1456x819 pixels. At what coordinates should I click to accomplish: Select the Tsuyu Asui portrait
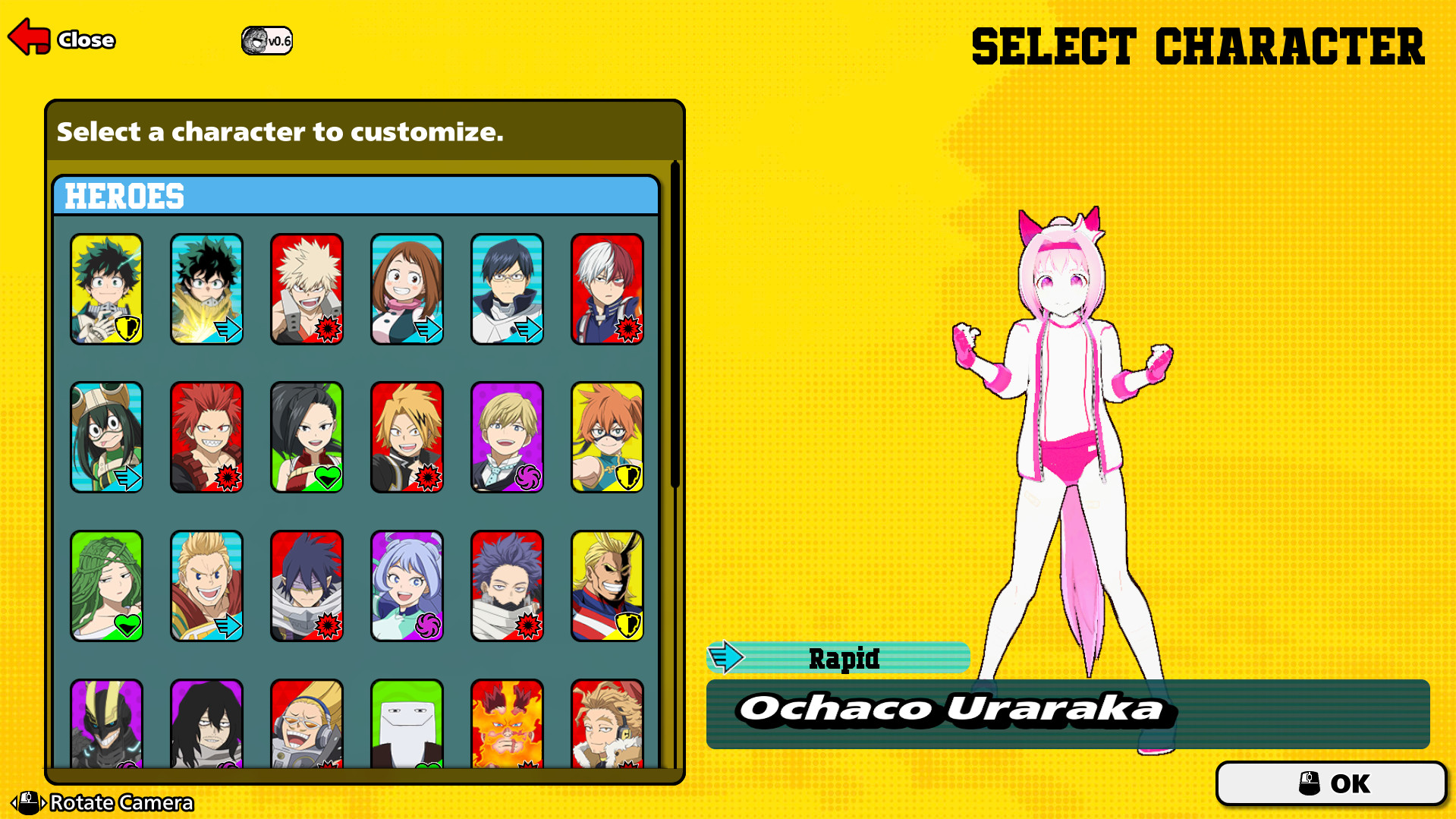(x=107, y=436)
